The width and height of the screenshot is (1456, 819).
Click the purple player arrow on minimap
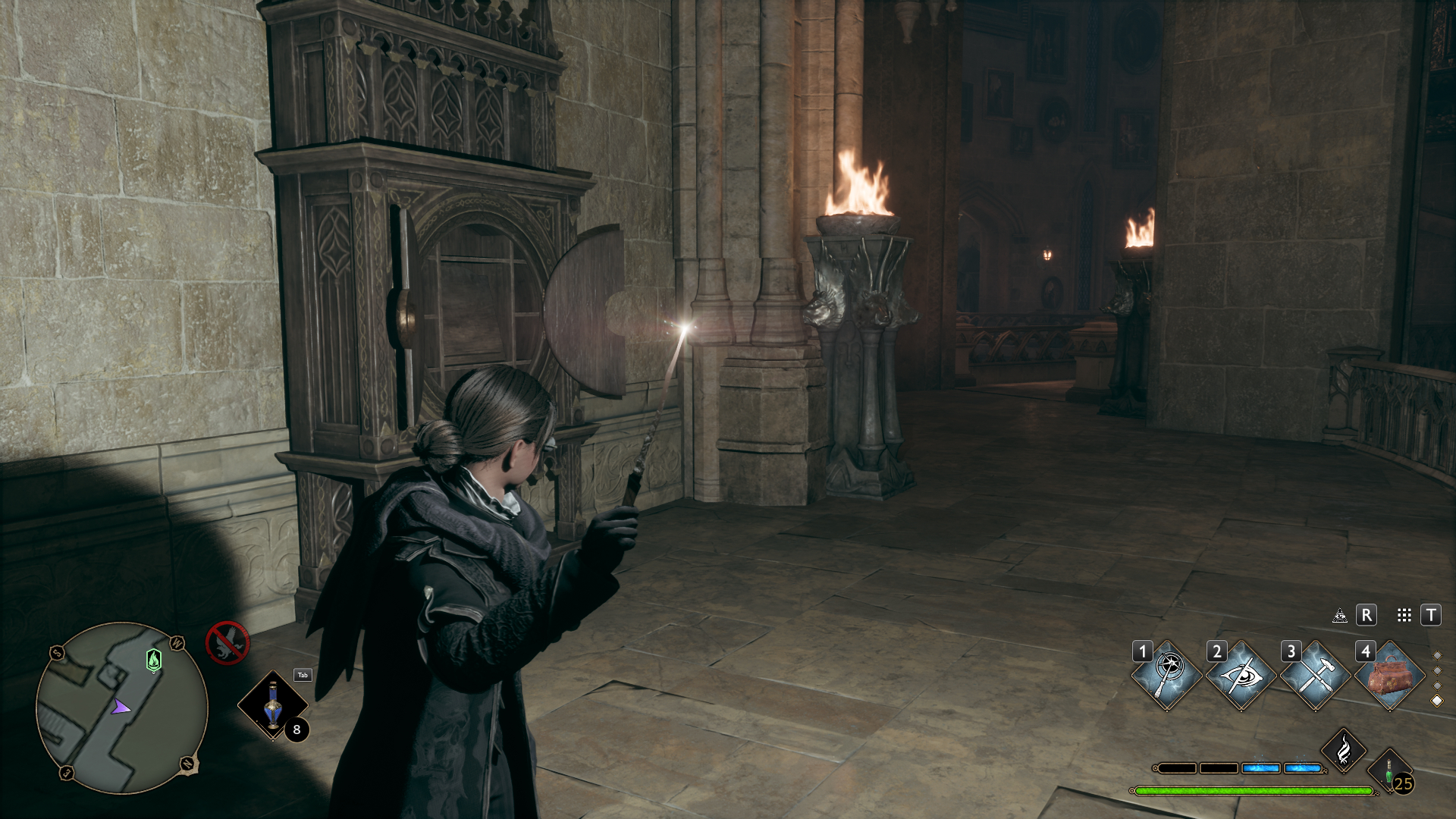click(x=120, y=708)
